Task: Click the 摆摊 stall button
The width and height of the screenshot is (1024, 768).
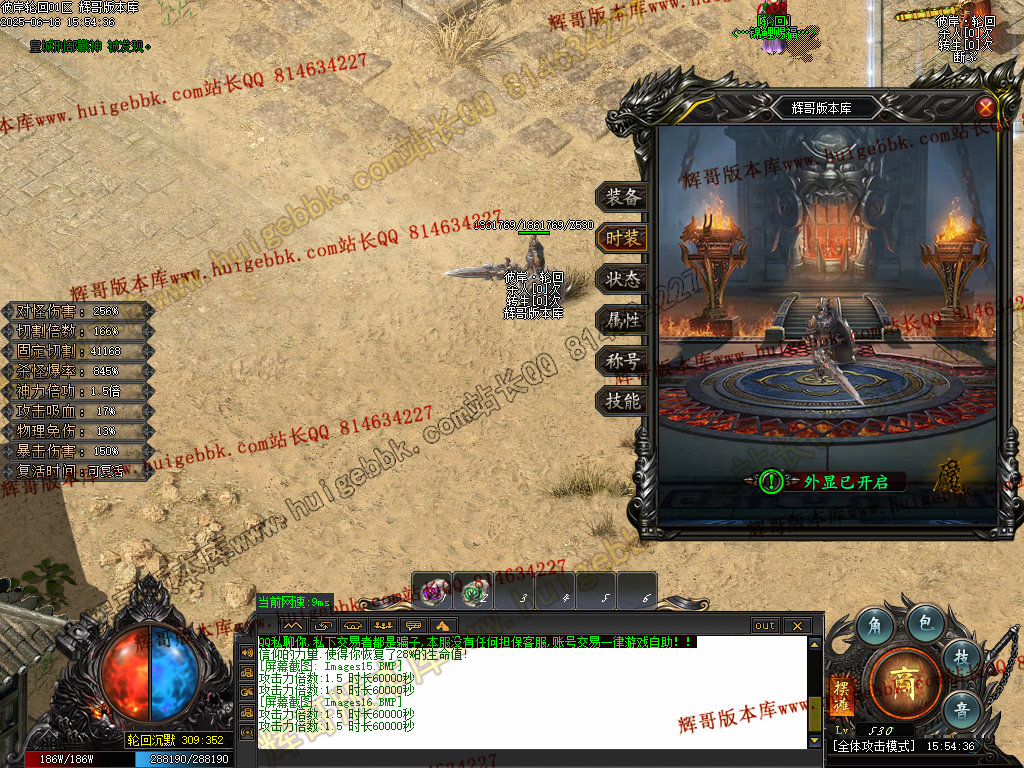Action: [x=841, y=693]
